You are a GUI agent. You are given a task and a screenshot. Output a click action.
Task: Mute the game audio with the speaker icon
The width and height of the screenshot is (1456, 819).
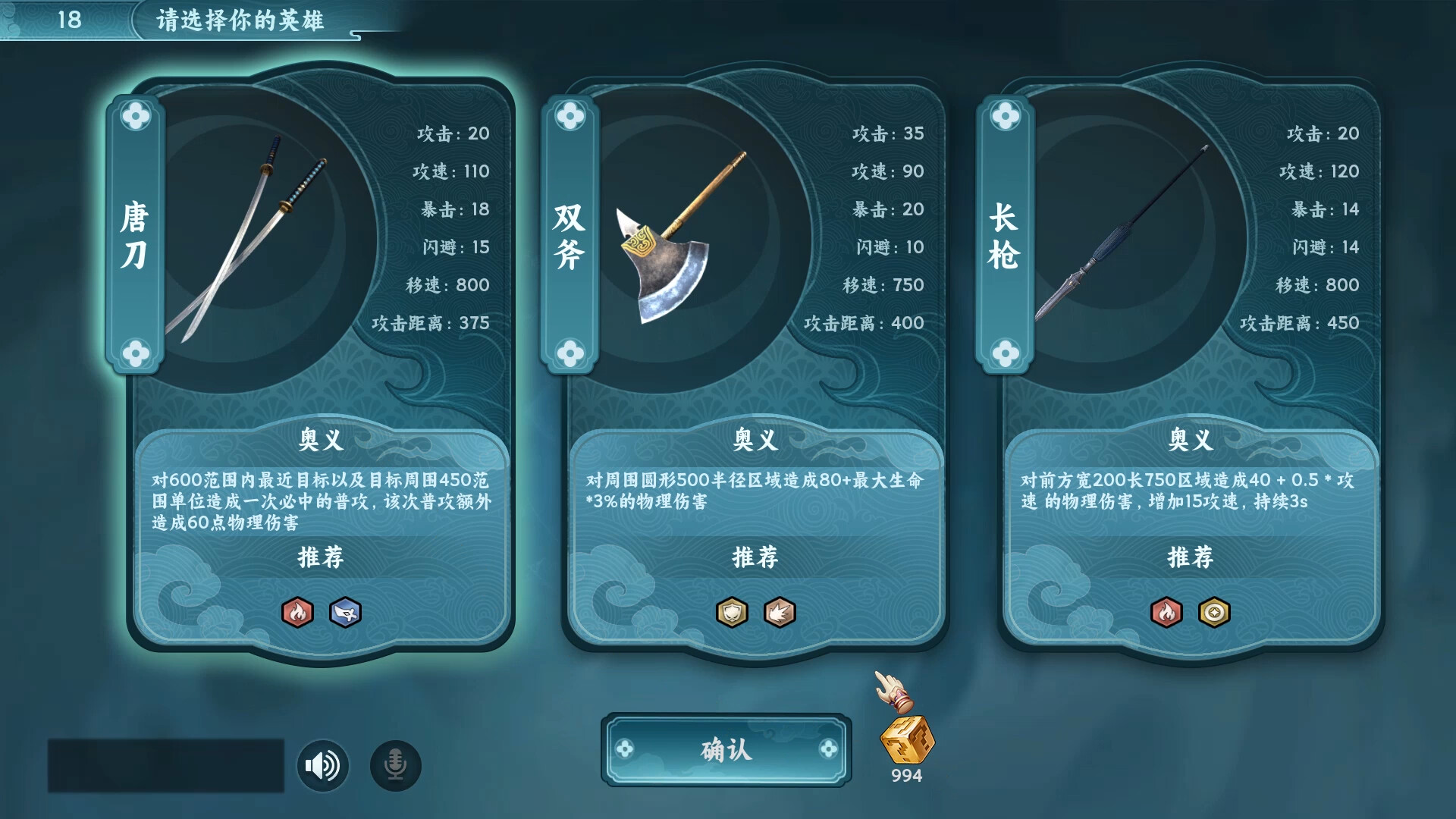[322, 765]
